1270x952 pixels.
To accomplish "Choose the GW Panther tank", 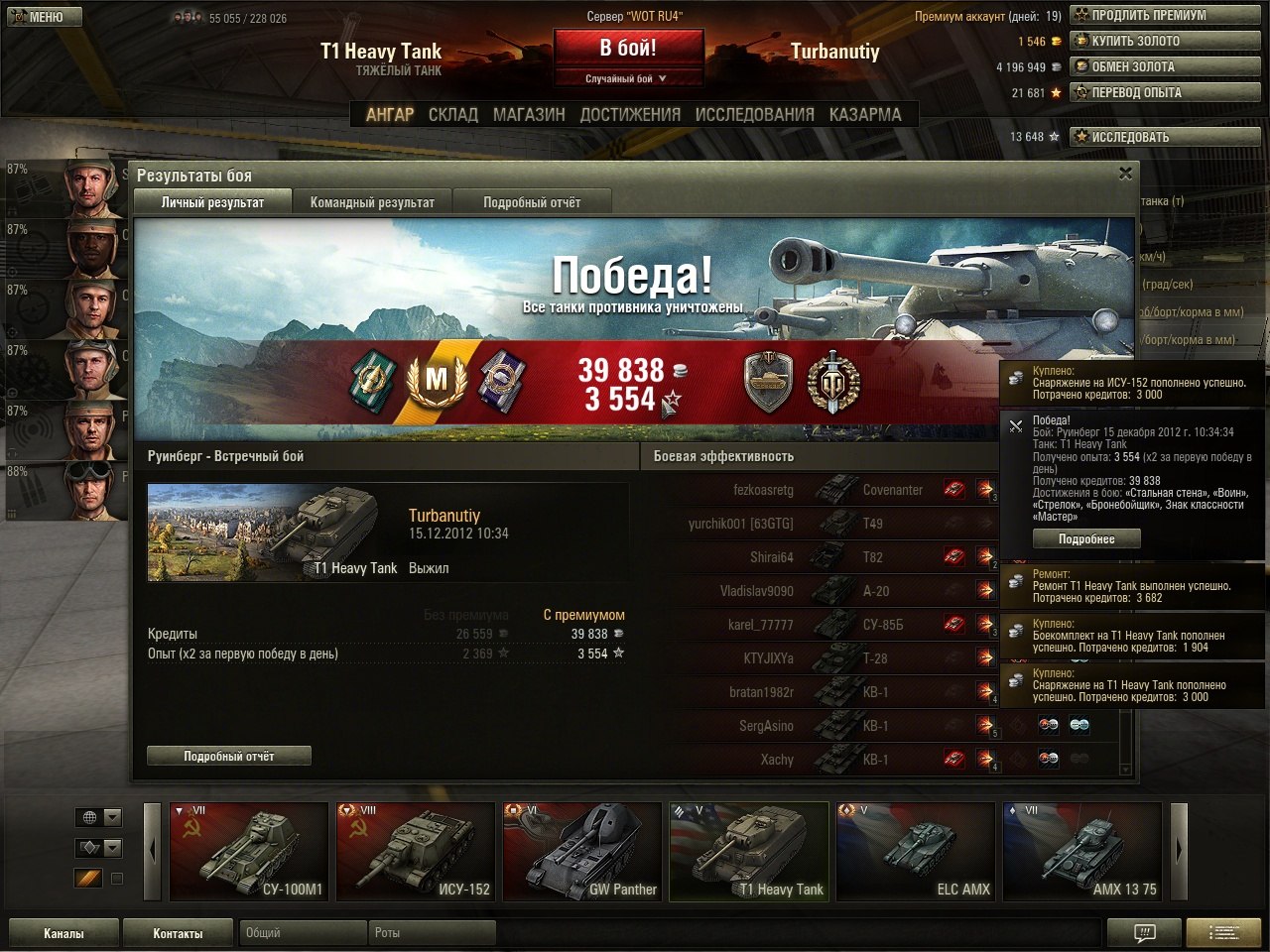I will tap(582, 852).
